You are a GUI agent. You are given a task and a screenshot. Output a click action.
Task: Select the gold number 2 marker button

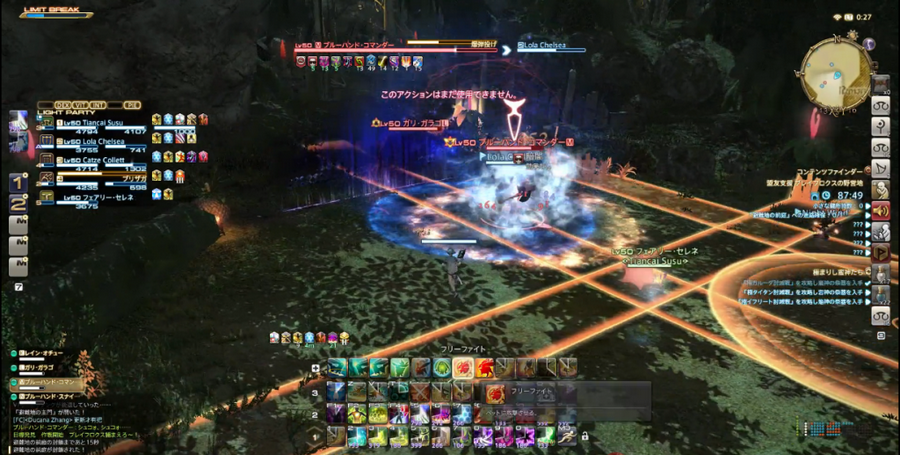pyautogui.click(x=18, y=204)
